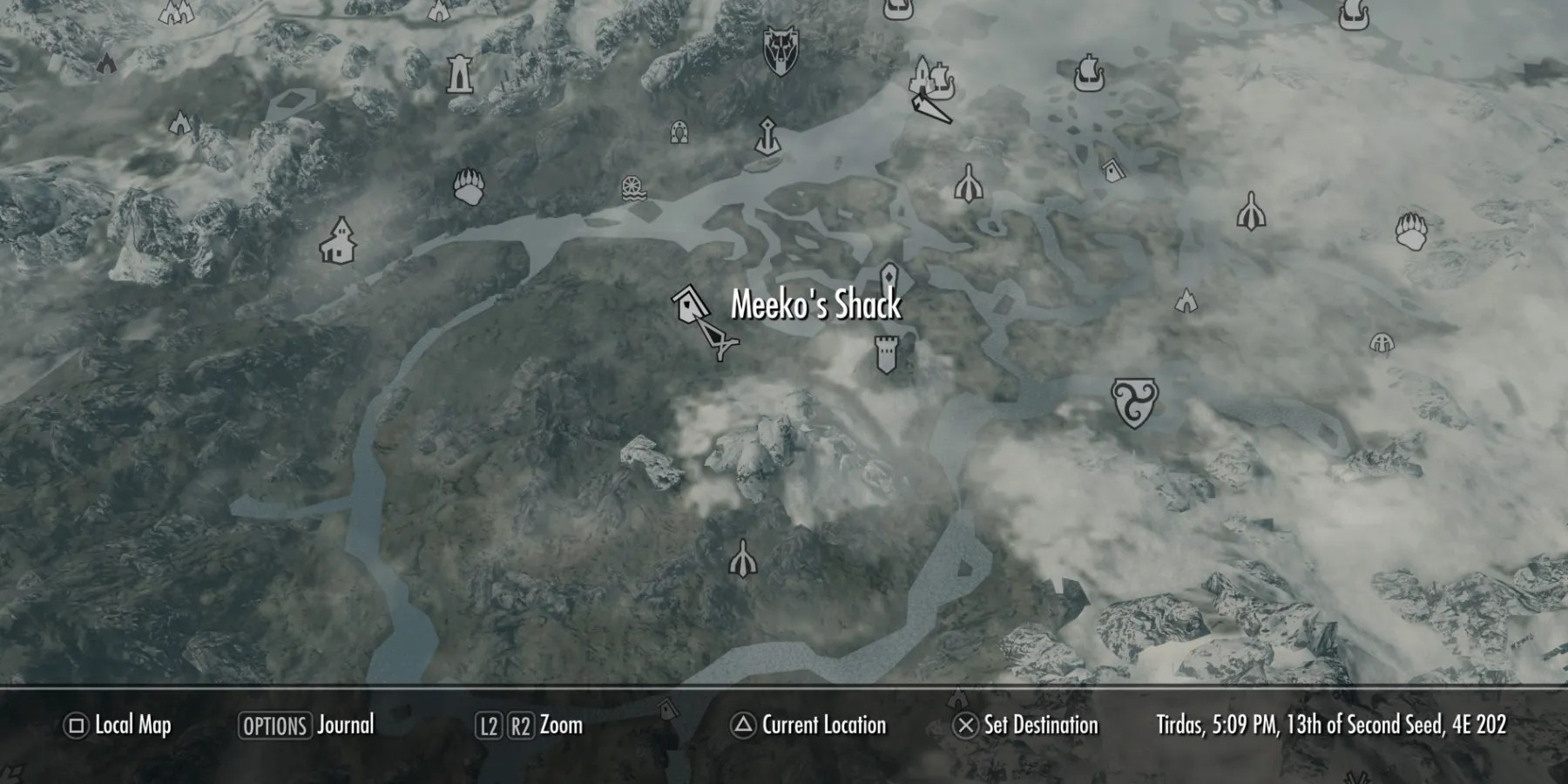
Task: Click the stone arch doorway marker near the river
Action: [x=679, y=134]
